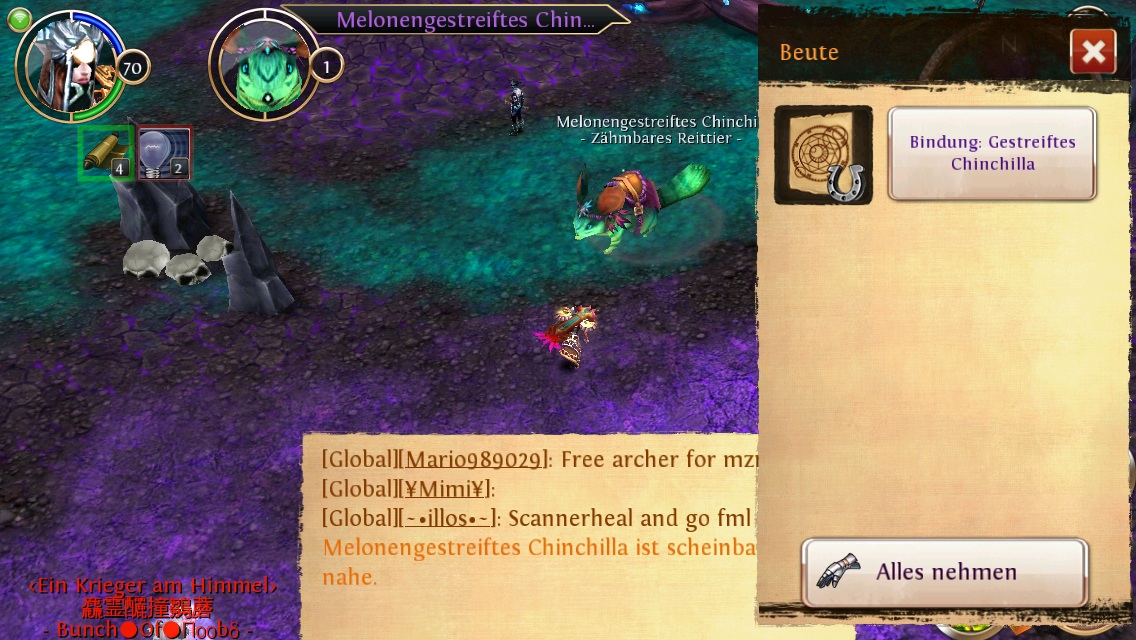This screenshot has width=1136, height=640.
Task: Click player name Mario989029 in chat
Action: pos(475,460)
